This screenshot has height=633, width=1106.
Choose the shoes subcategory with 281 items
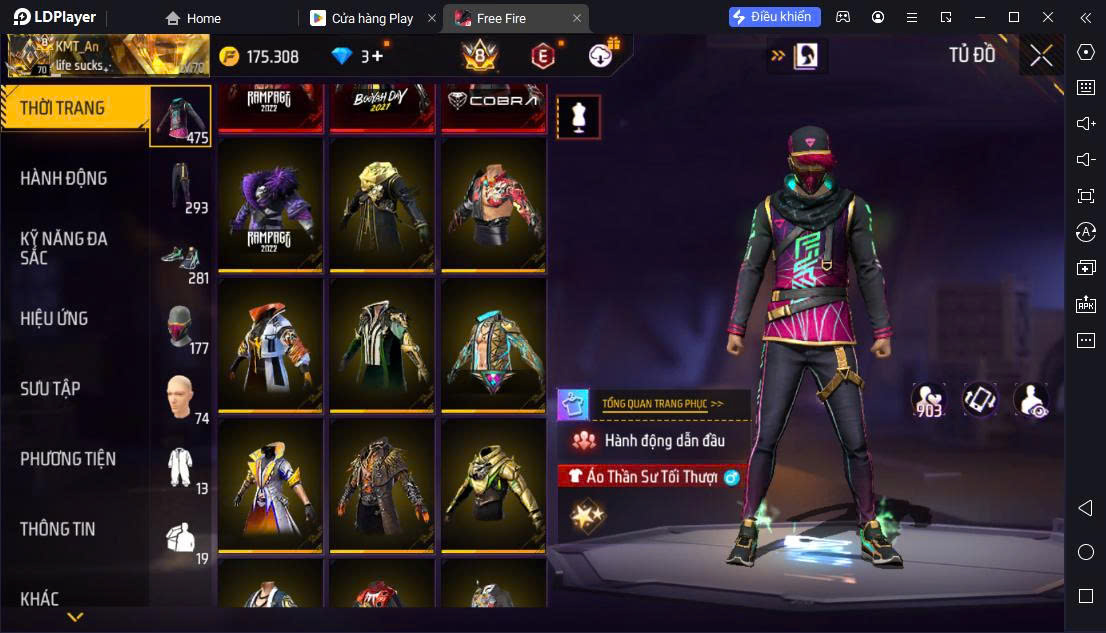point(181,258)
